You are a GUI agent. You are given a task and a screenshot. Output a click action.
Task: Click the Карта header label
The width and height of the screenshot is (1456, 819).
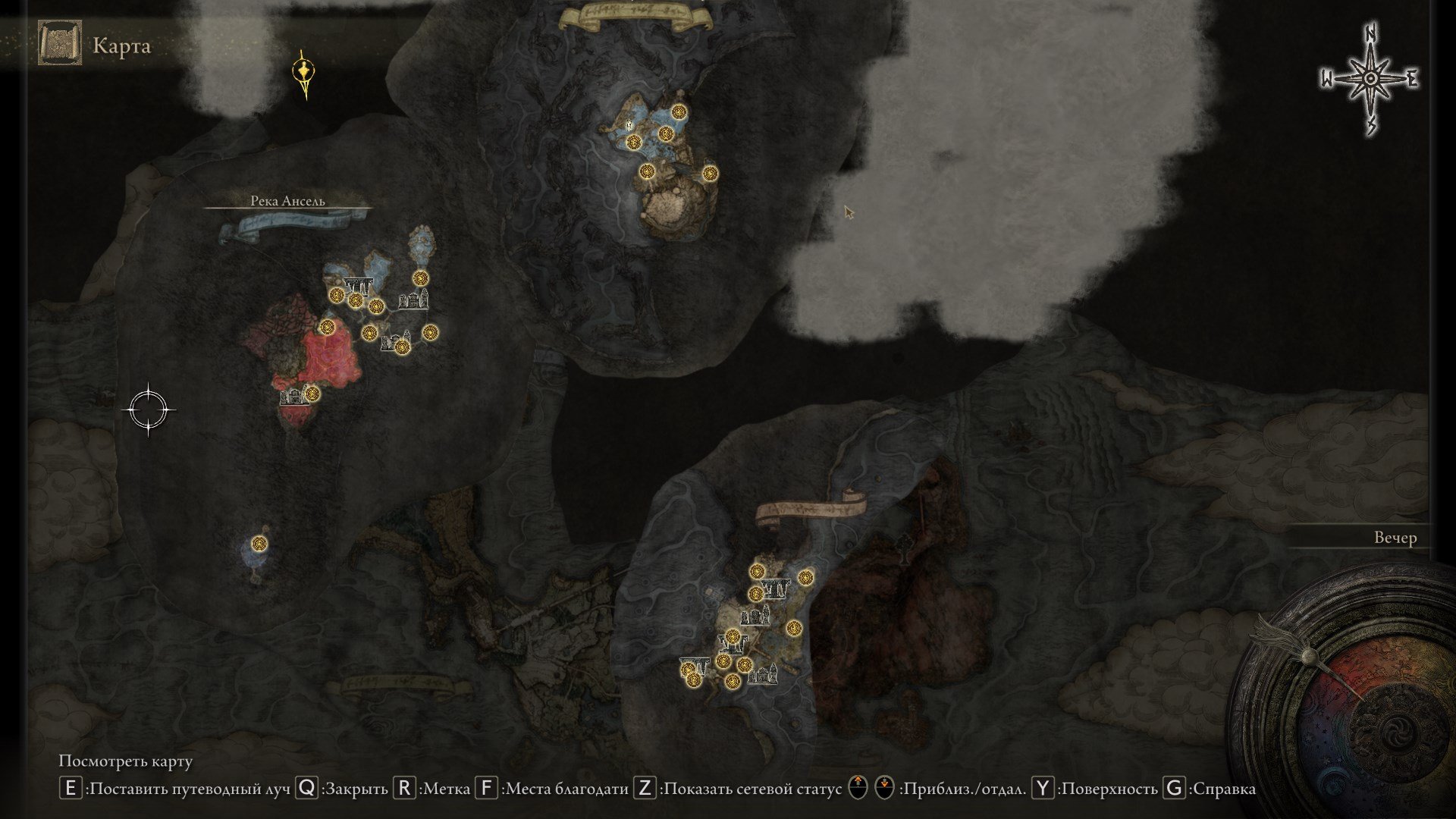point(121,44)
